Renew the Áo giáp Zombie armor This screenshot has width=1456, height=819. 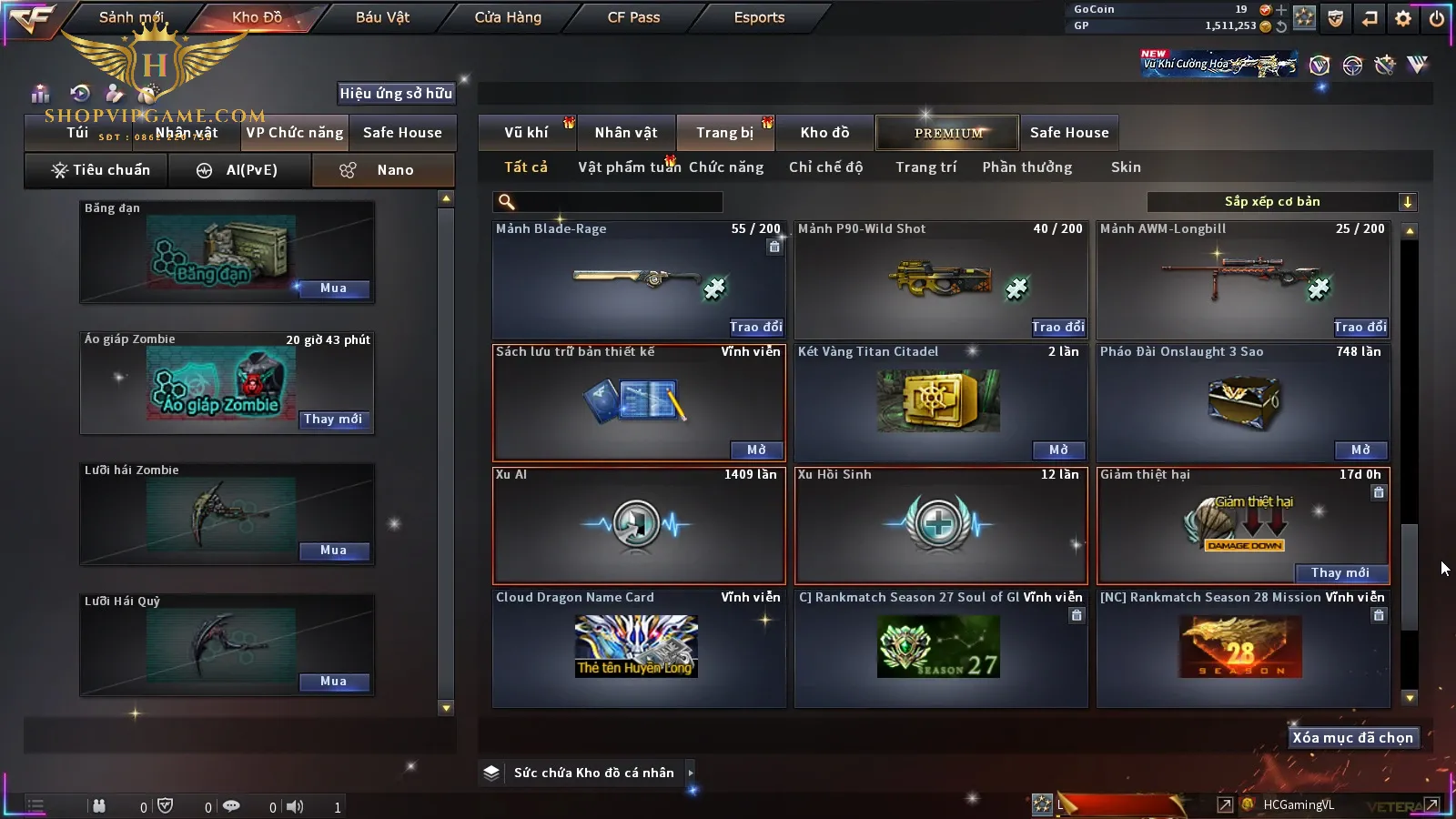(333, 420)
